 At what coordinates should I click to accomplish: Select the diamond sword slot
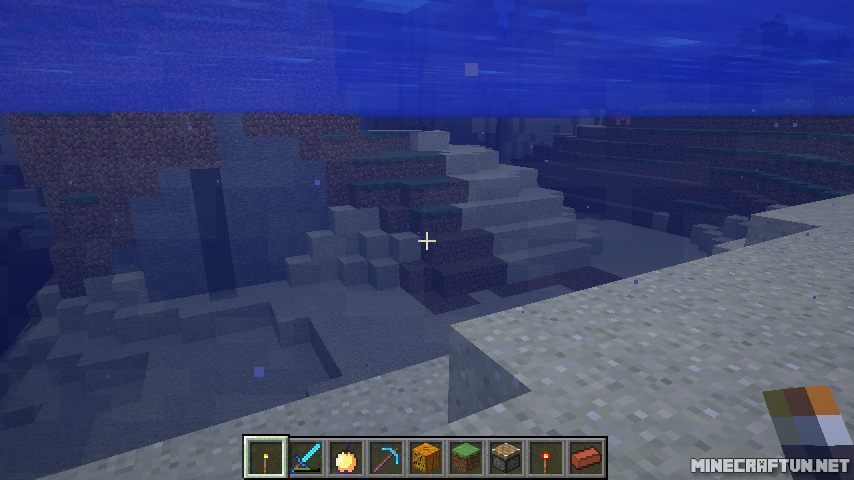306,457
